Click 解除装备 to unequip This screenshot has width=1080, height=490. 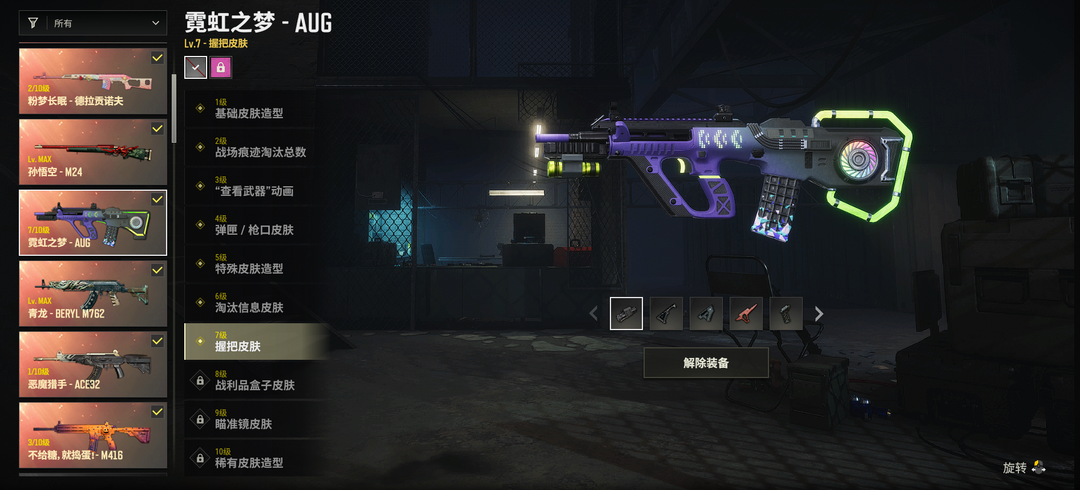pos(706,363)
